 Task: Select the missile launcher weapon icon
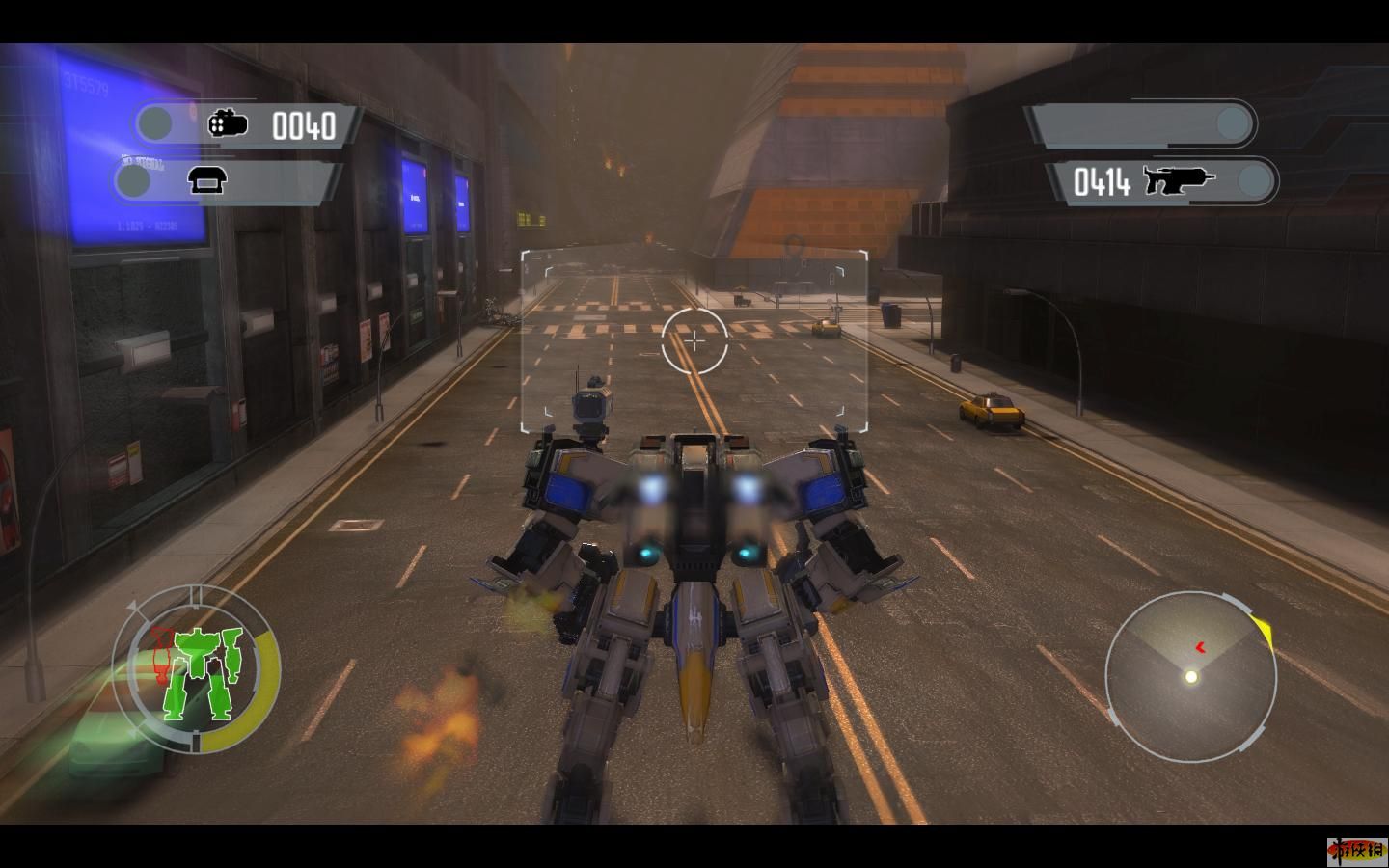click(x=228, y=123)
